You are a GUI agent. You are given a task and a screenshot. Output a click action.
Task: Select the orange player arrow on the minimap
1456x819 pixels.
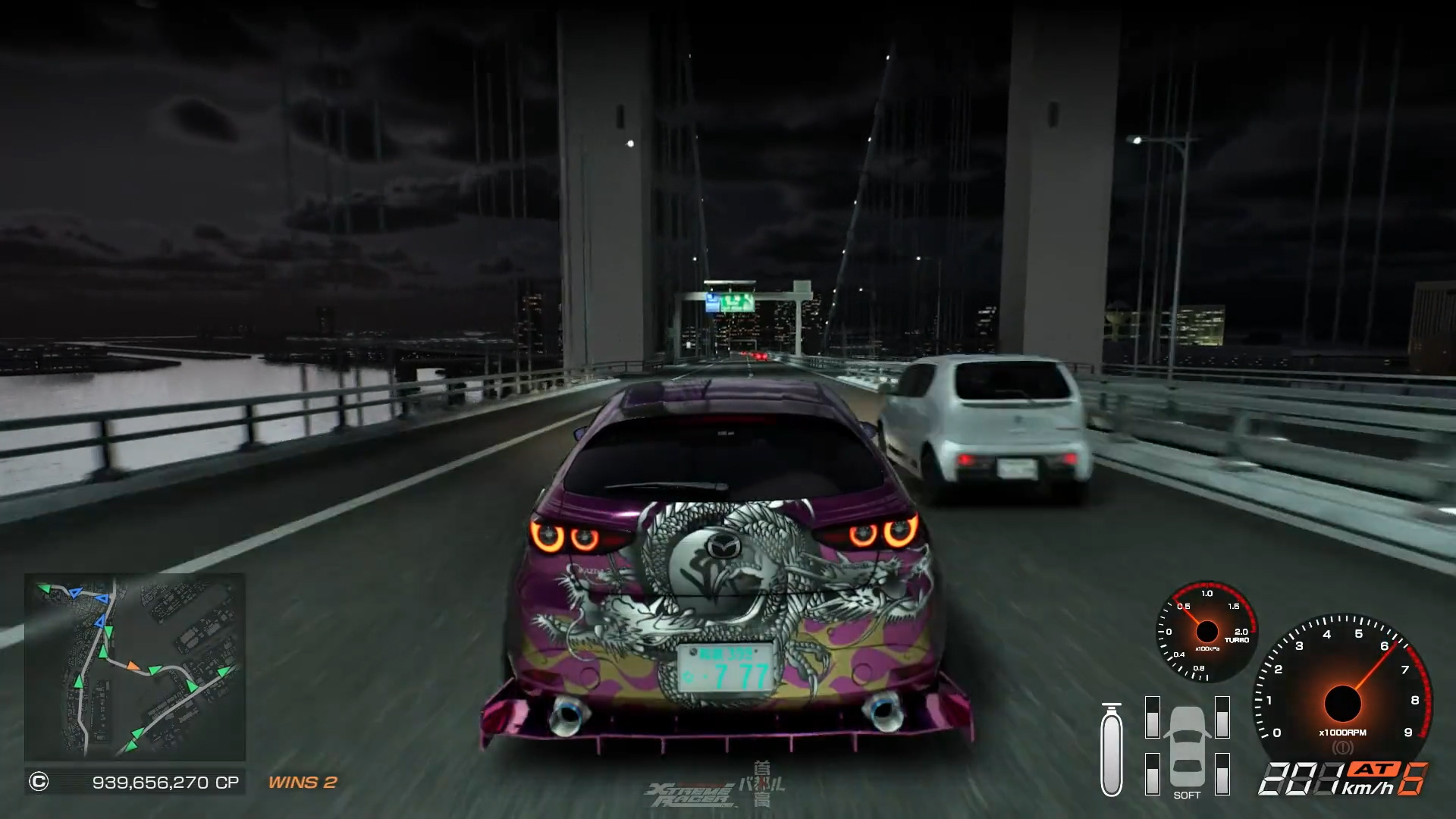click(133, 666)
